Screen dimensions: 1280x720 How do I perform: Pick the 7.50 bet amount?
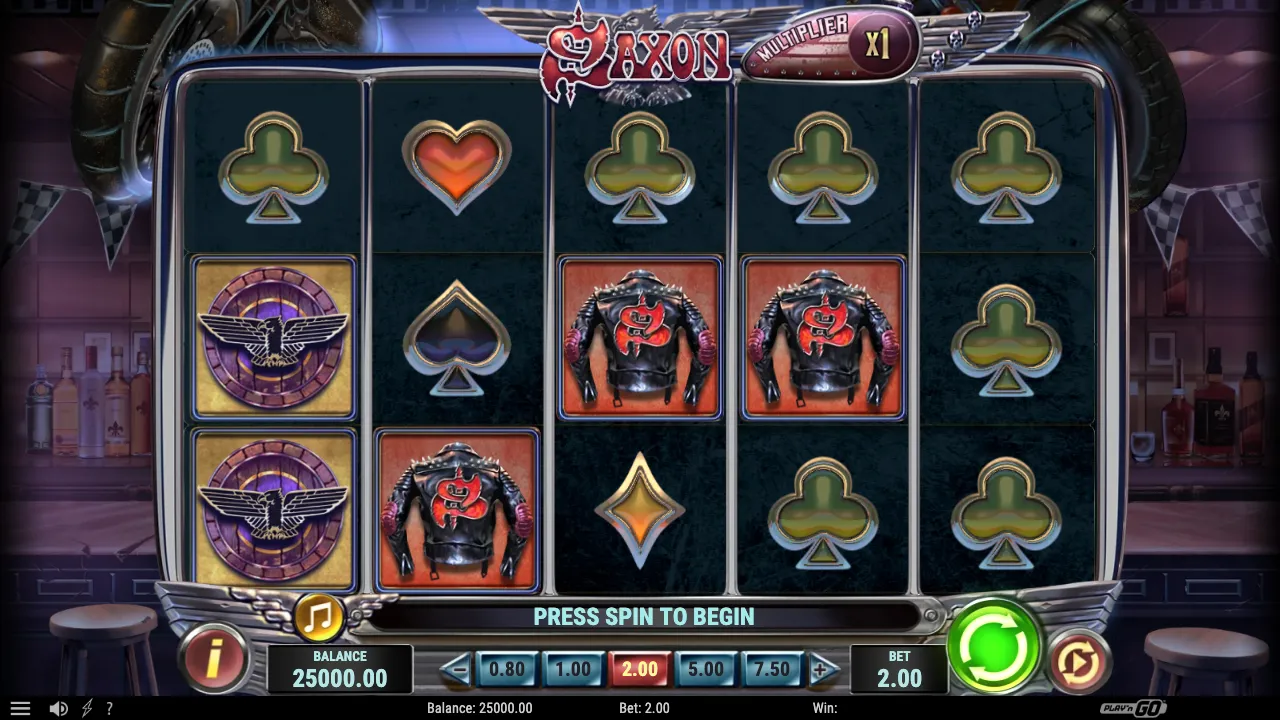coord(771,669)
